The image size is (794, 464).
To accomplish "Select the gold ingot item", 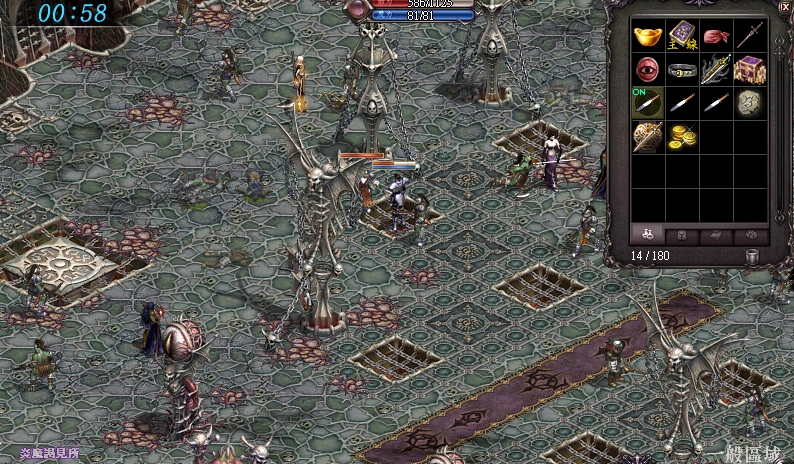I will click(648, 37).
